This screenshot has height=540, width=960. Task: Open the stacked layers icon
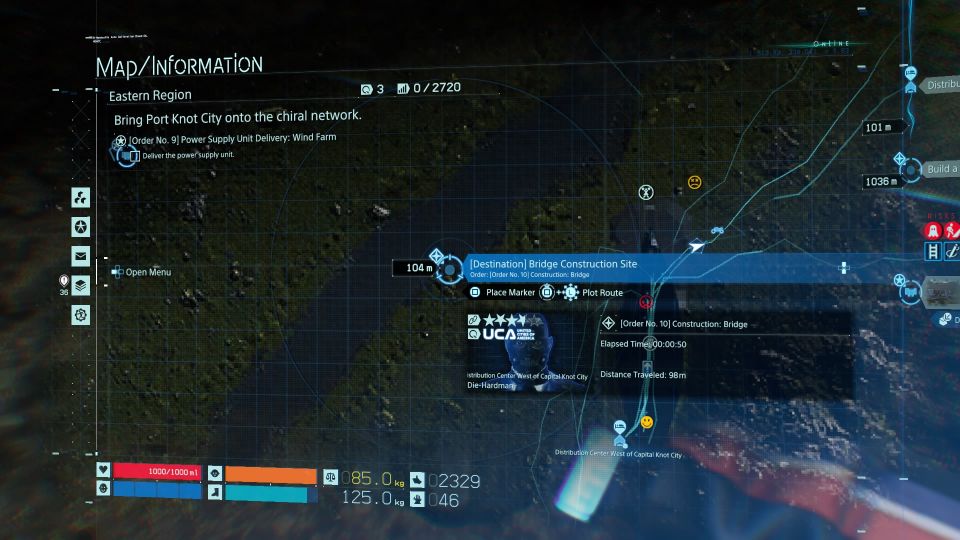coord(81,285)
